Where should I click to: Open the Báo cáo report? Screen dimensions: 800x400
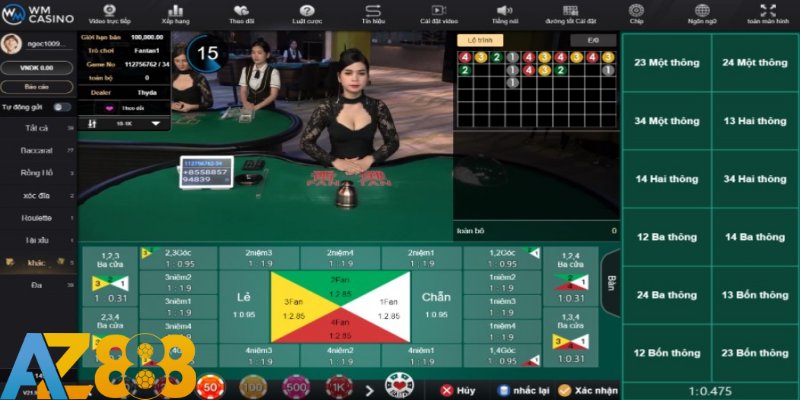(38, 87)
